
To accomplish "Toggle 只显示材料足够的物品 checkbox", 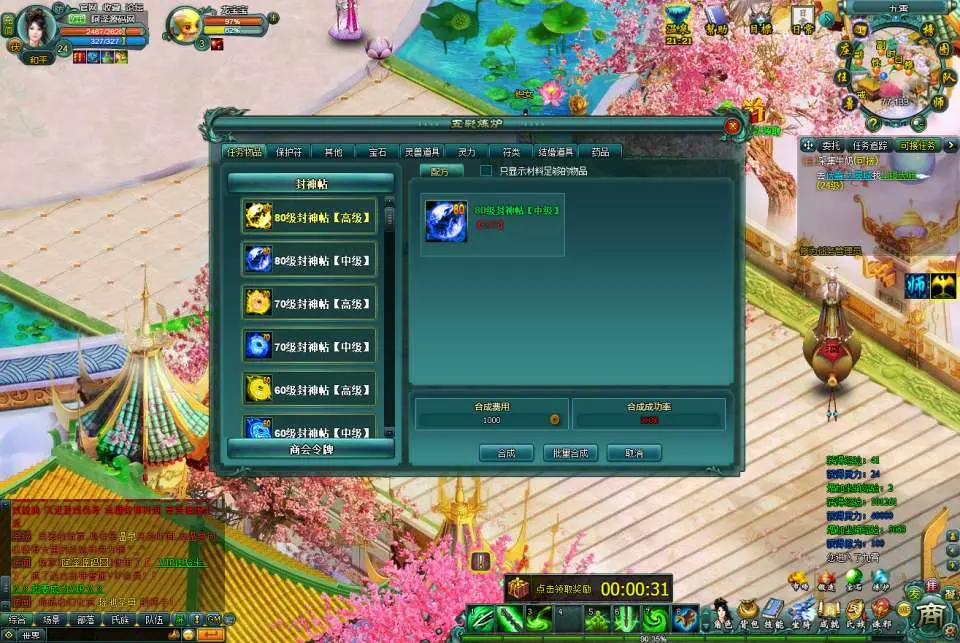I will click(x=487, y=171).
